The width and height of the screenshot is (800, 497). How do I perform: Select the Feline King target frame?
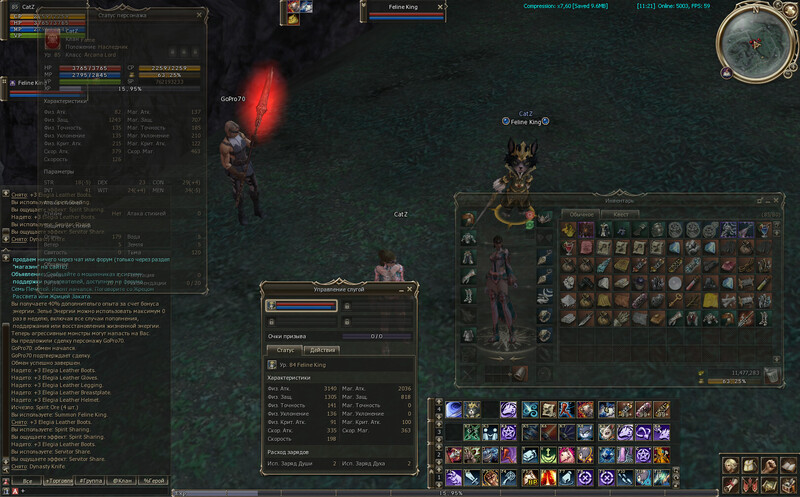click(x=408, y=14)
